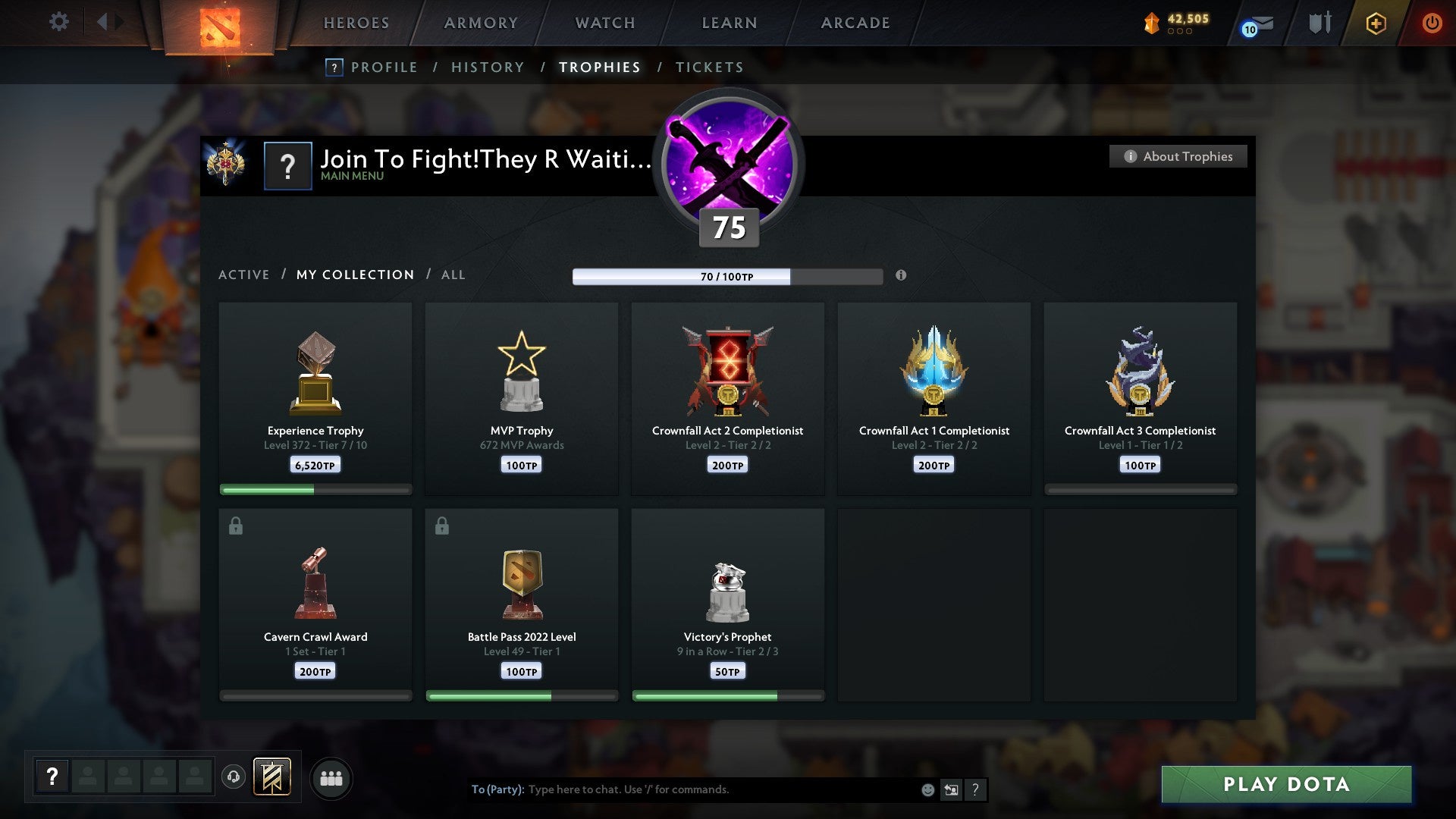Switch to the ALL trophies view

(453, 275)
